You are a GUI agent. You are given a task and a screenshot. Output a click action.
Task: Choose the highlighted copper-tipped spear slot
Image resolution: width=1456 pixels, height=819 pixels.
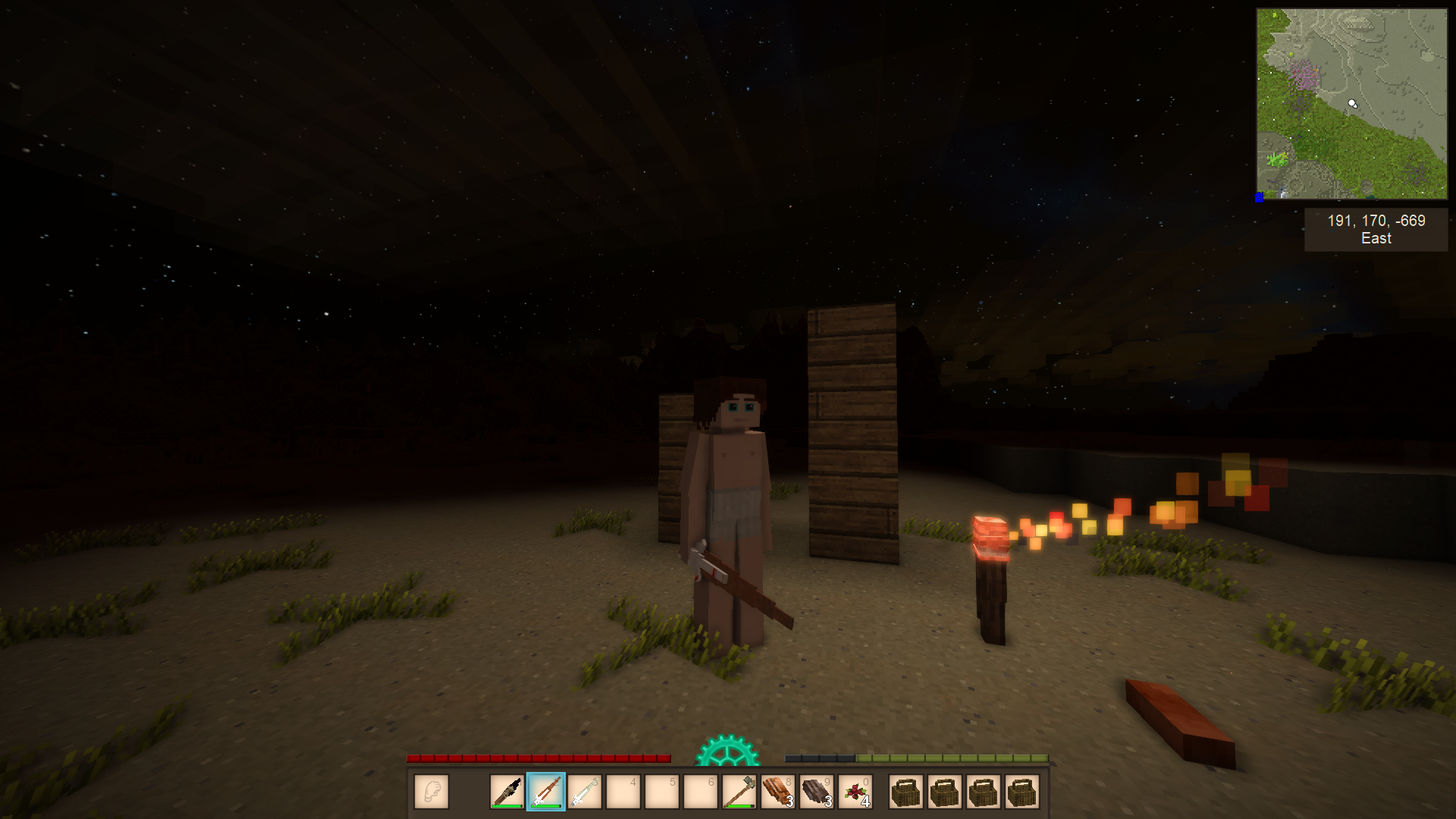(546, 792)
